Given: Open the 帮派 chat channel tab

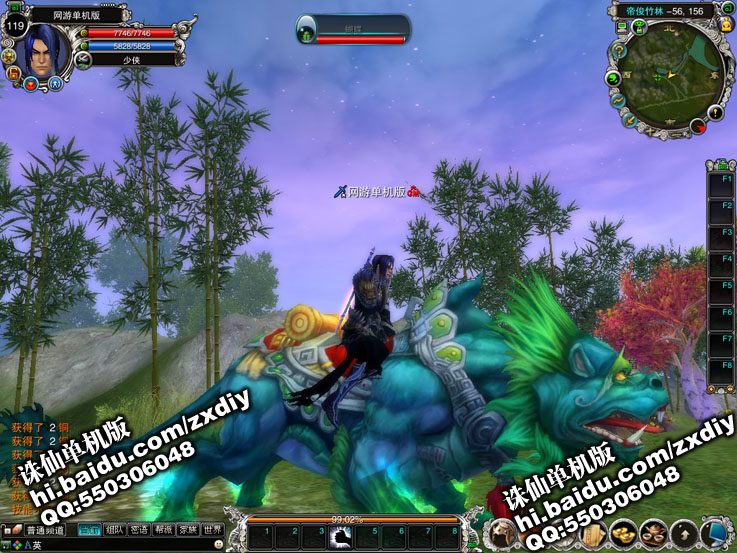Looking at the screenshot, I should [164, 530].
